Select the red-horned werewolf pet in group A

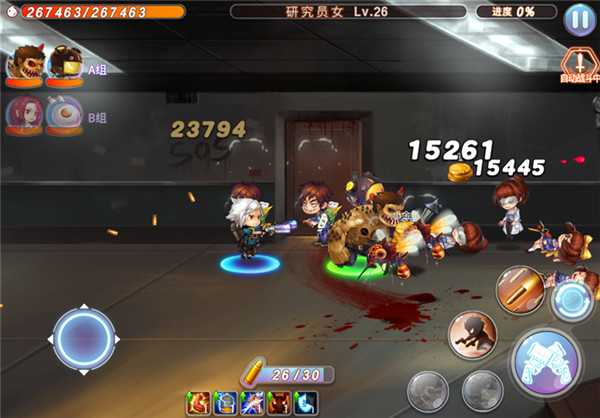pos(25,65)
